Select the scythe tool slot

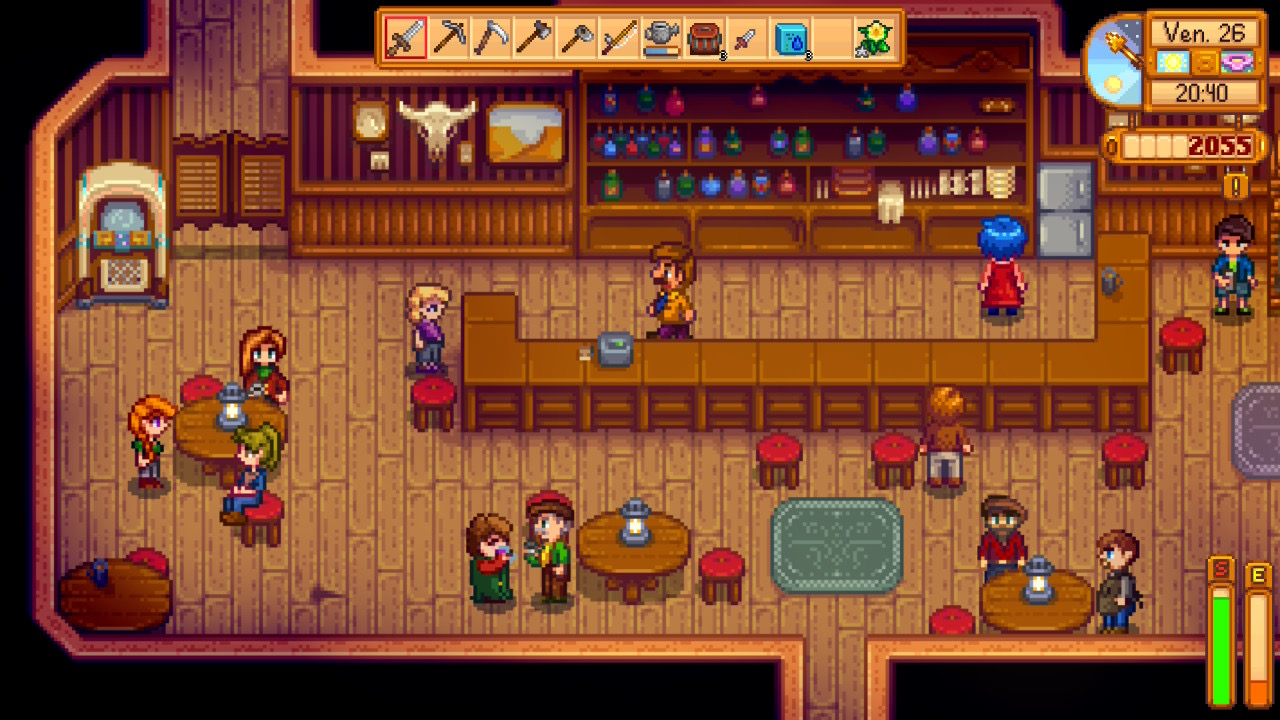[x=578, y=37]
